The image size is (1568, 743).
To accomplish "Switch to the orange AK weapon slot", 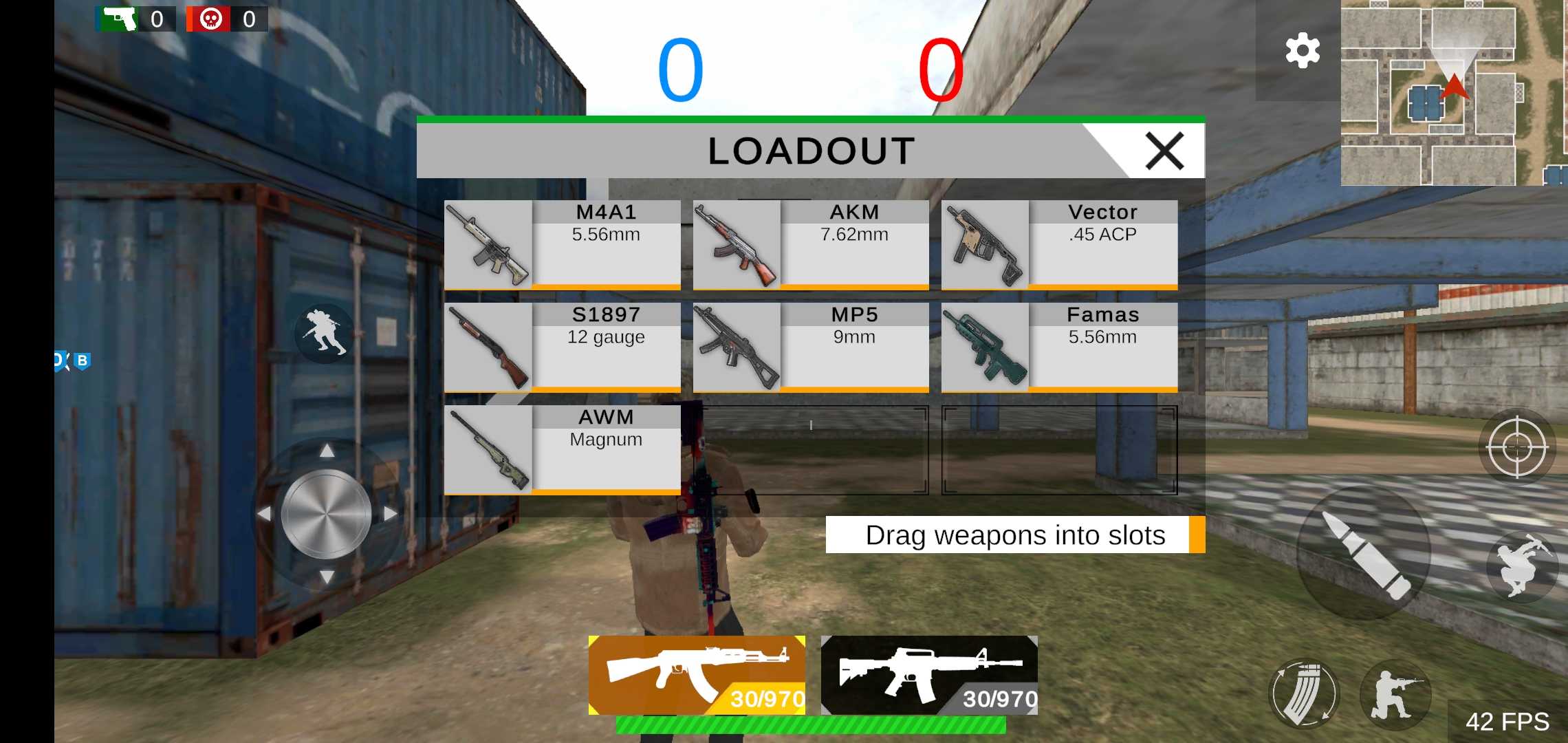I will 697,675.
